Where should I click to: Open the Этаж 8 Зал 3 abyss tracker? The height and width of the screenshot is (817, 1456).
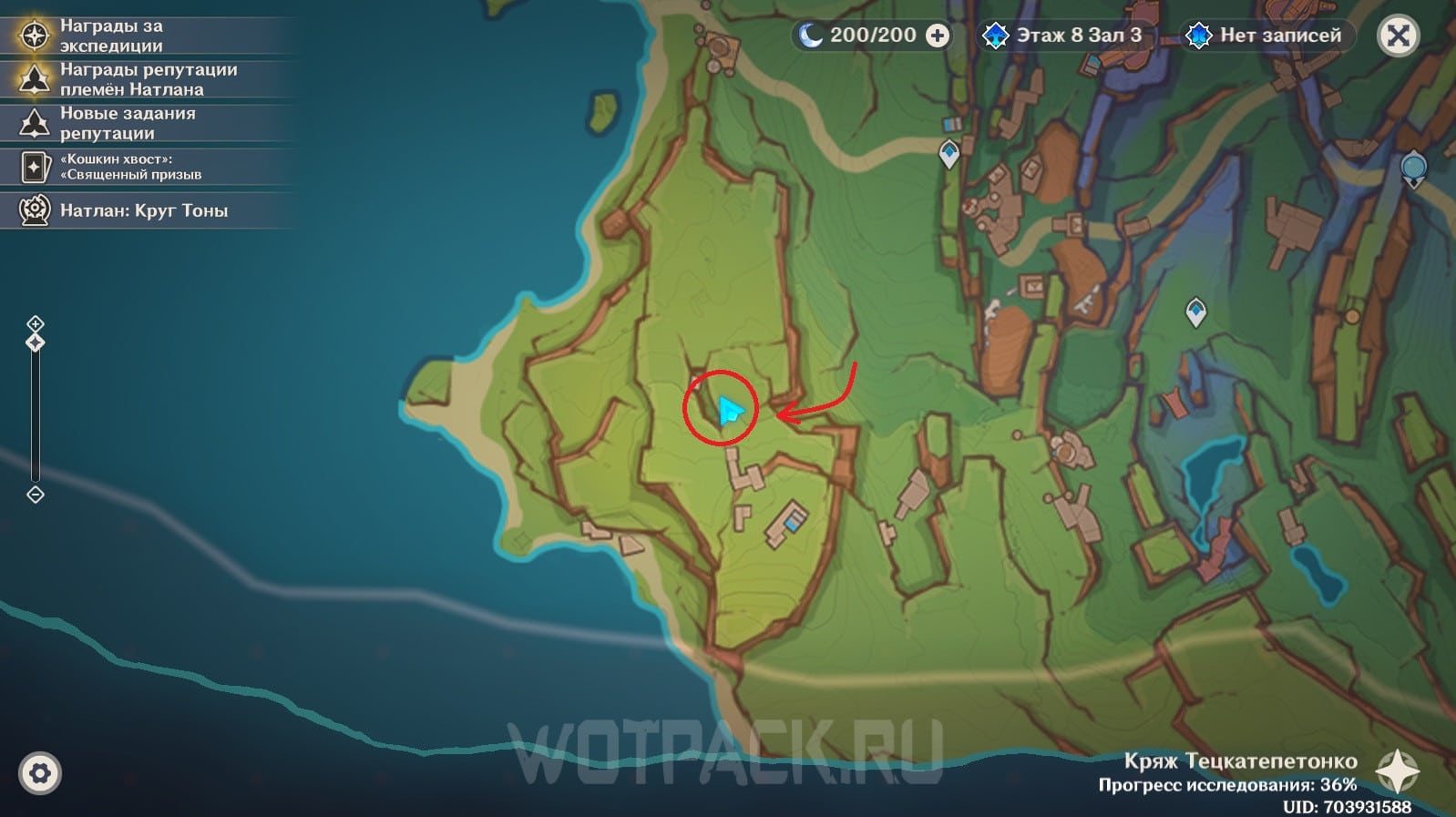pyautogui.click(x=1062, y=36)
